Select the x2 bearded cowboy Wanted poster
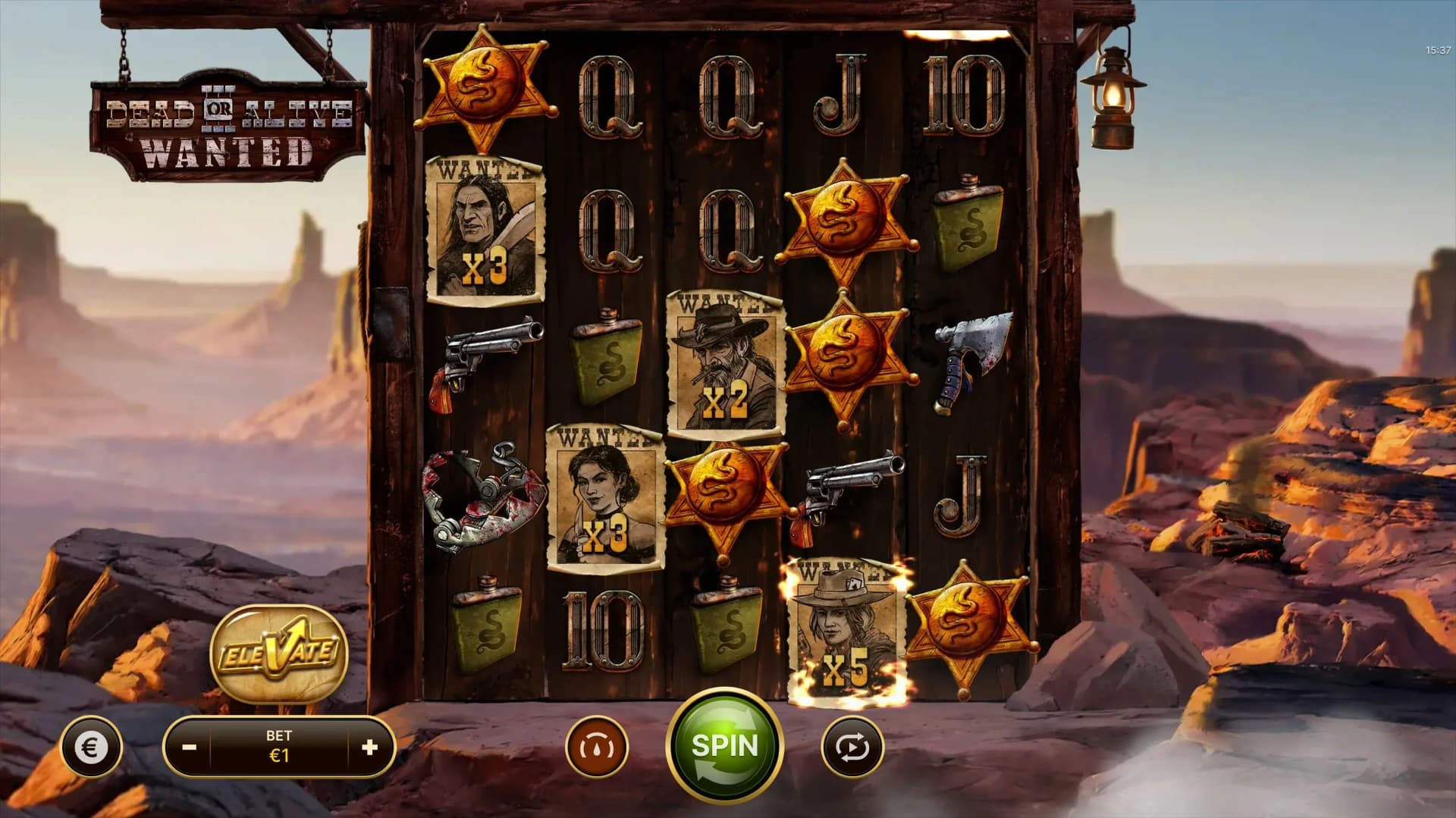This screenshot has width=1456, height=818. [x=724, y=362]
